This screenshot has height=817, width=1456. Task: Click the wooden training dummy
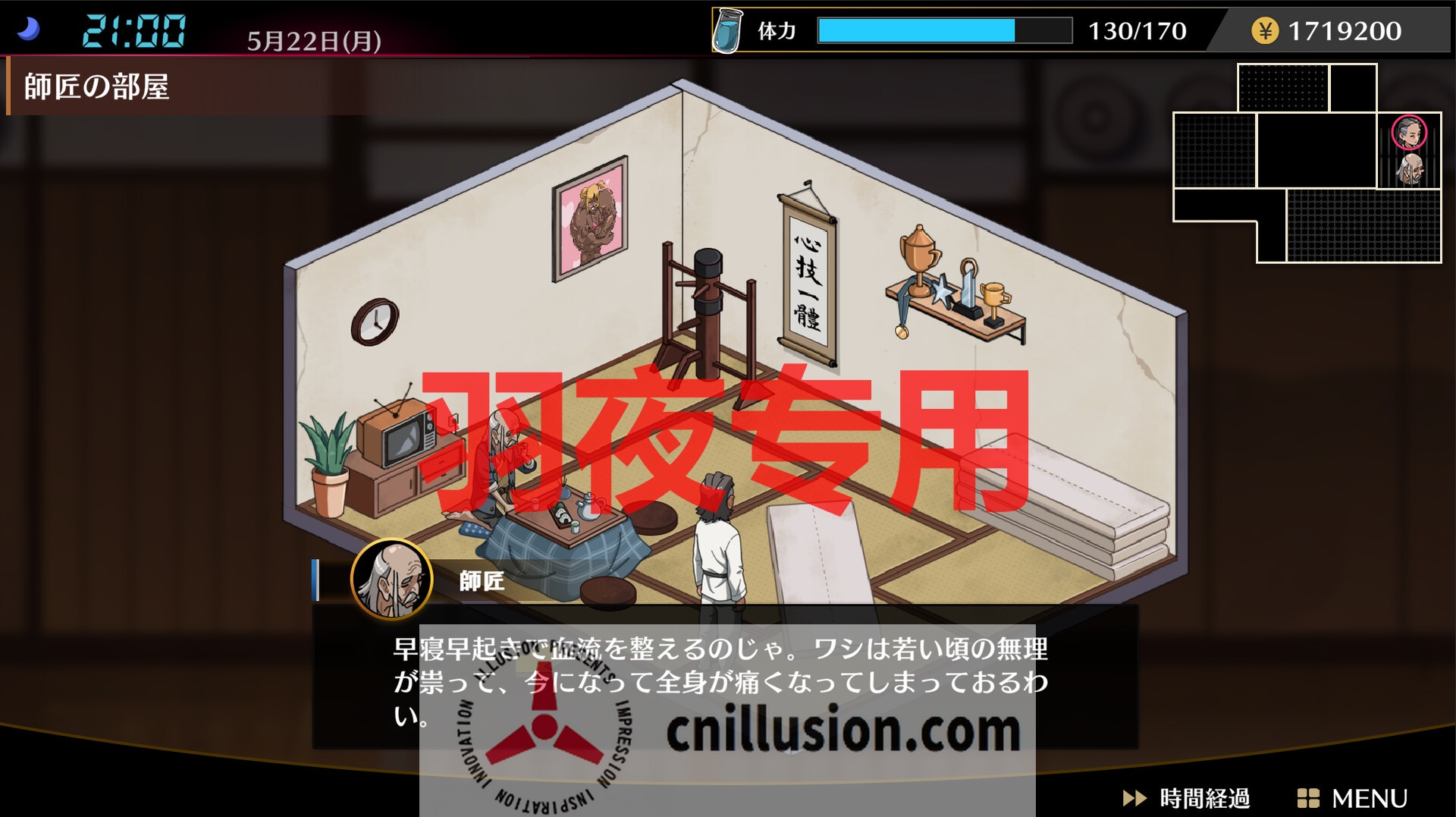(x=709, y=303)
